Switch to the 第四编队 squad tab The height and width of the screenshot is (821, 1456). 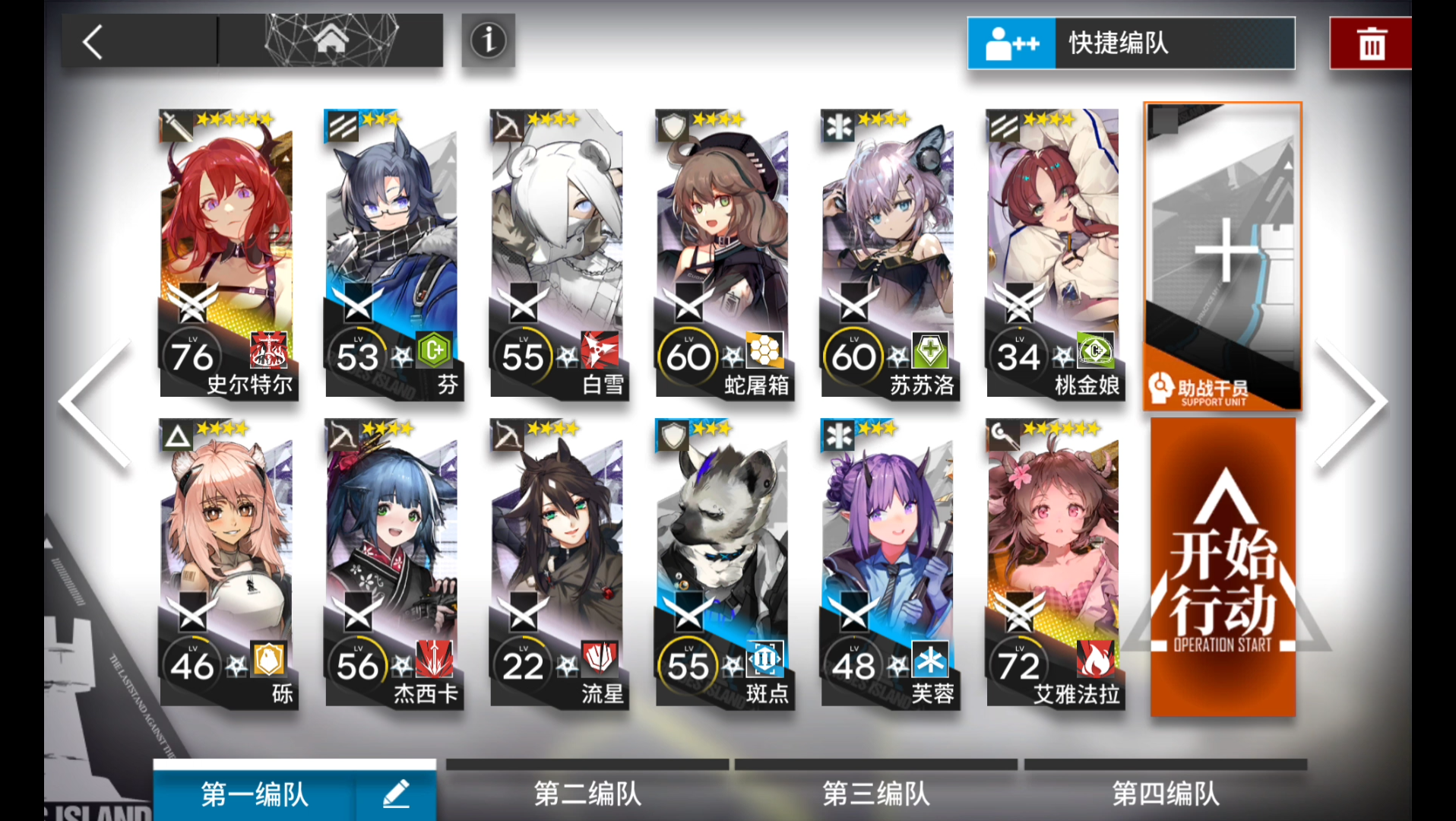pyautogui.click(x=1165, y=794)
